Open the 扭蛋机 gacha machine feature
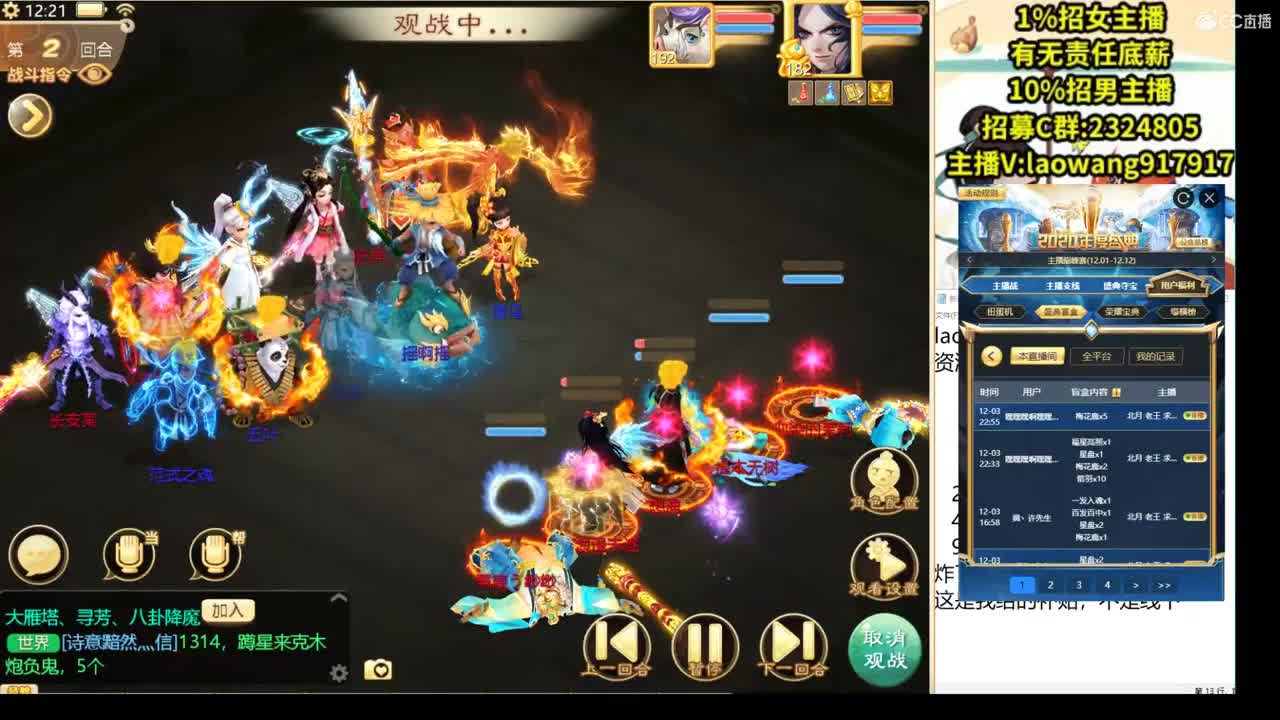1280x720 pixels. (1000, 310)
